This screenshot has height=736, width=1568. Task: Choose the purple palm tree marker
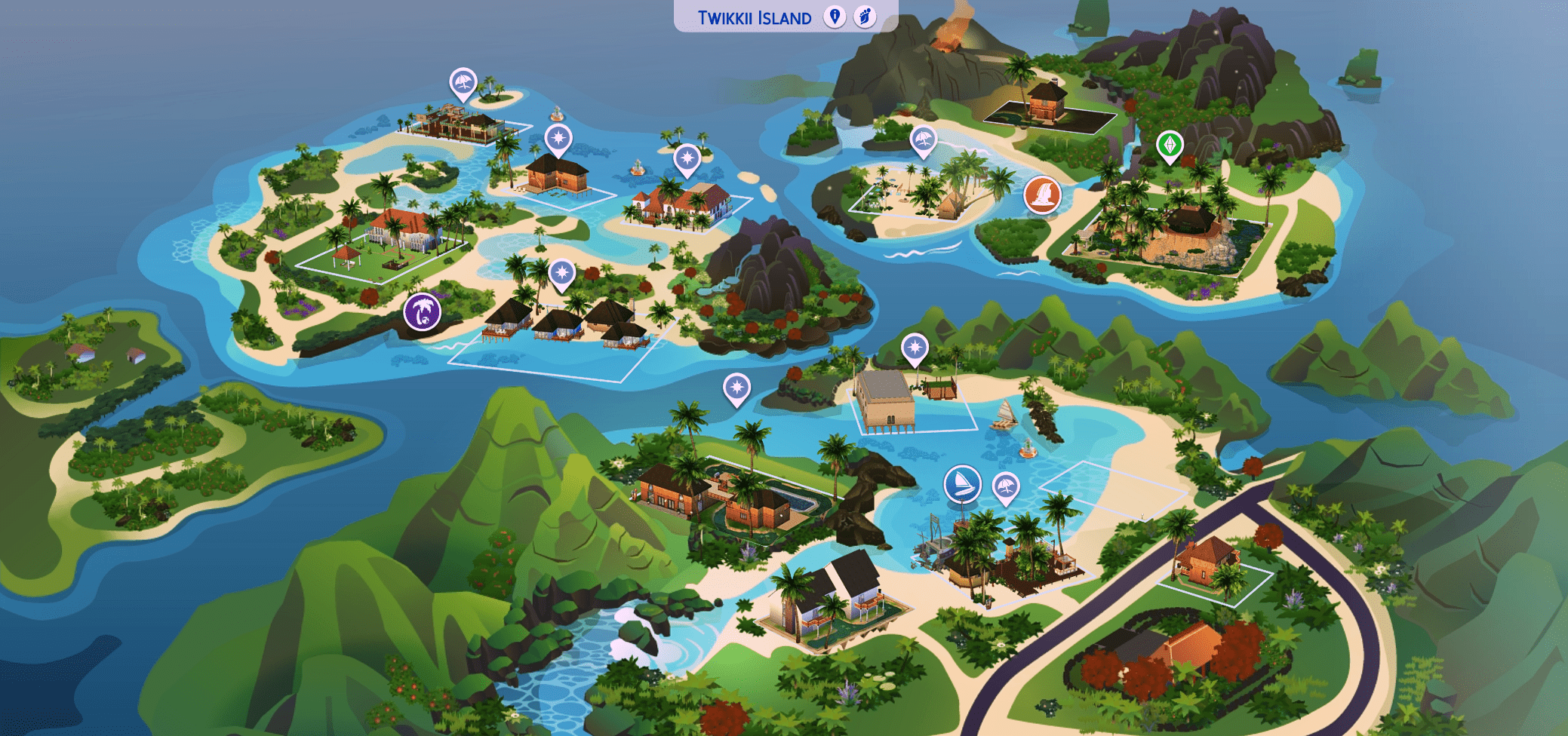coord(422,311)
